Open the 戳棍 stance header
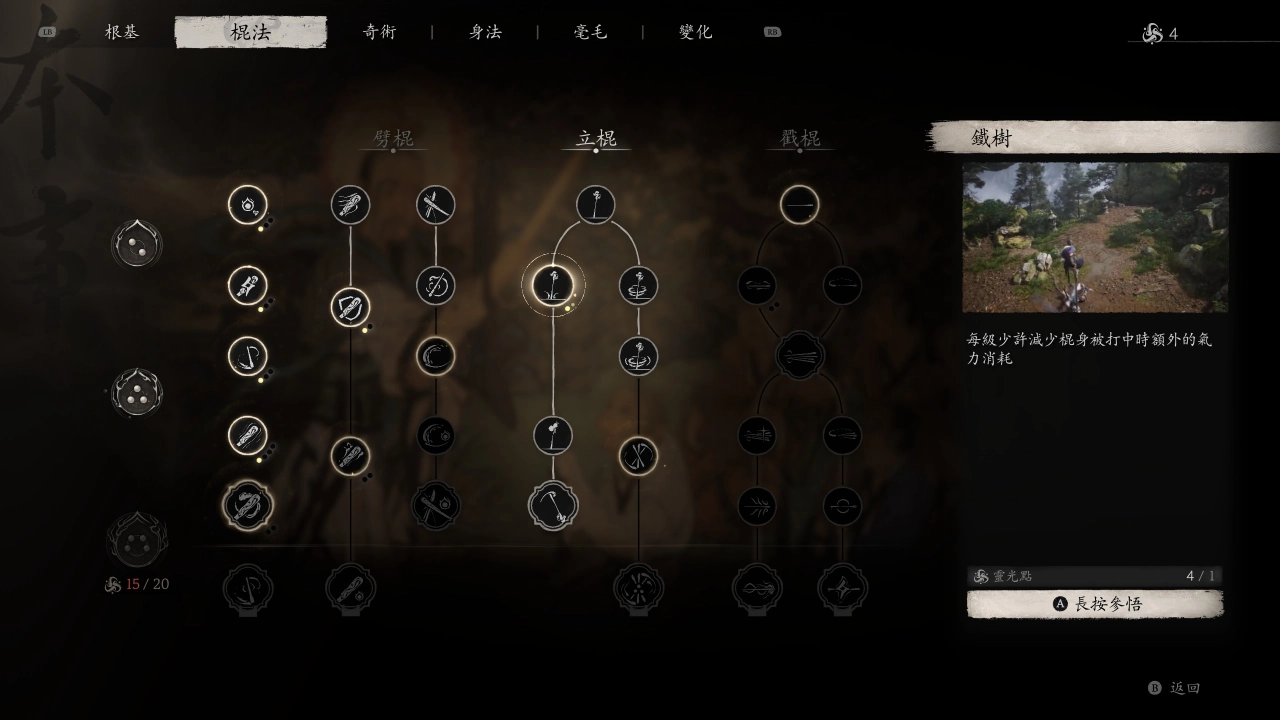 click(x=800, y=138)
